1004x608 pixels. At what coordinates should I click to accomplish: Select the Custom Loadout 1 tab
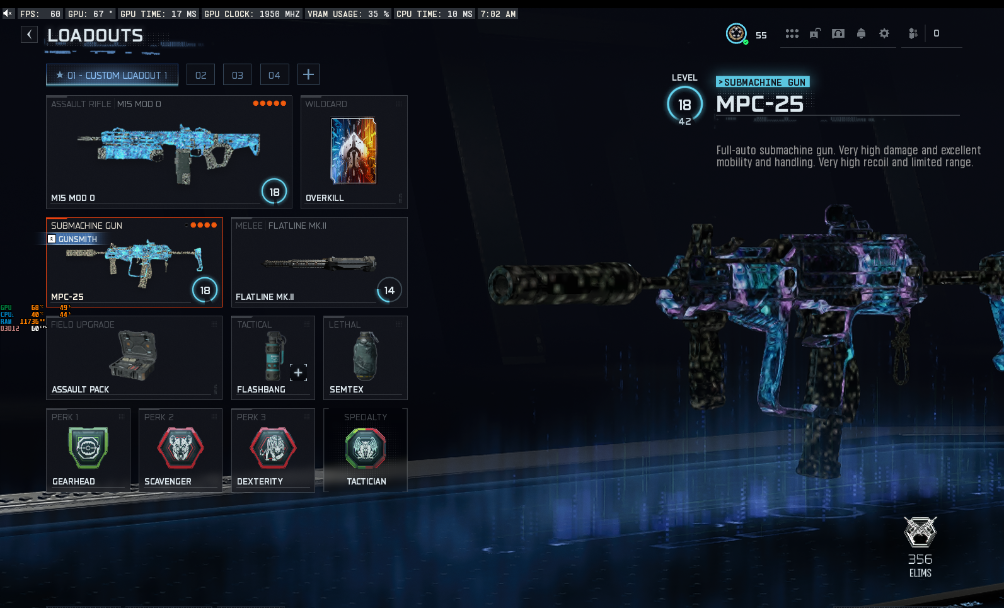[x=112, y=75]
